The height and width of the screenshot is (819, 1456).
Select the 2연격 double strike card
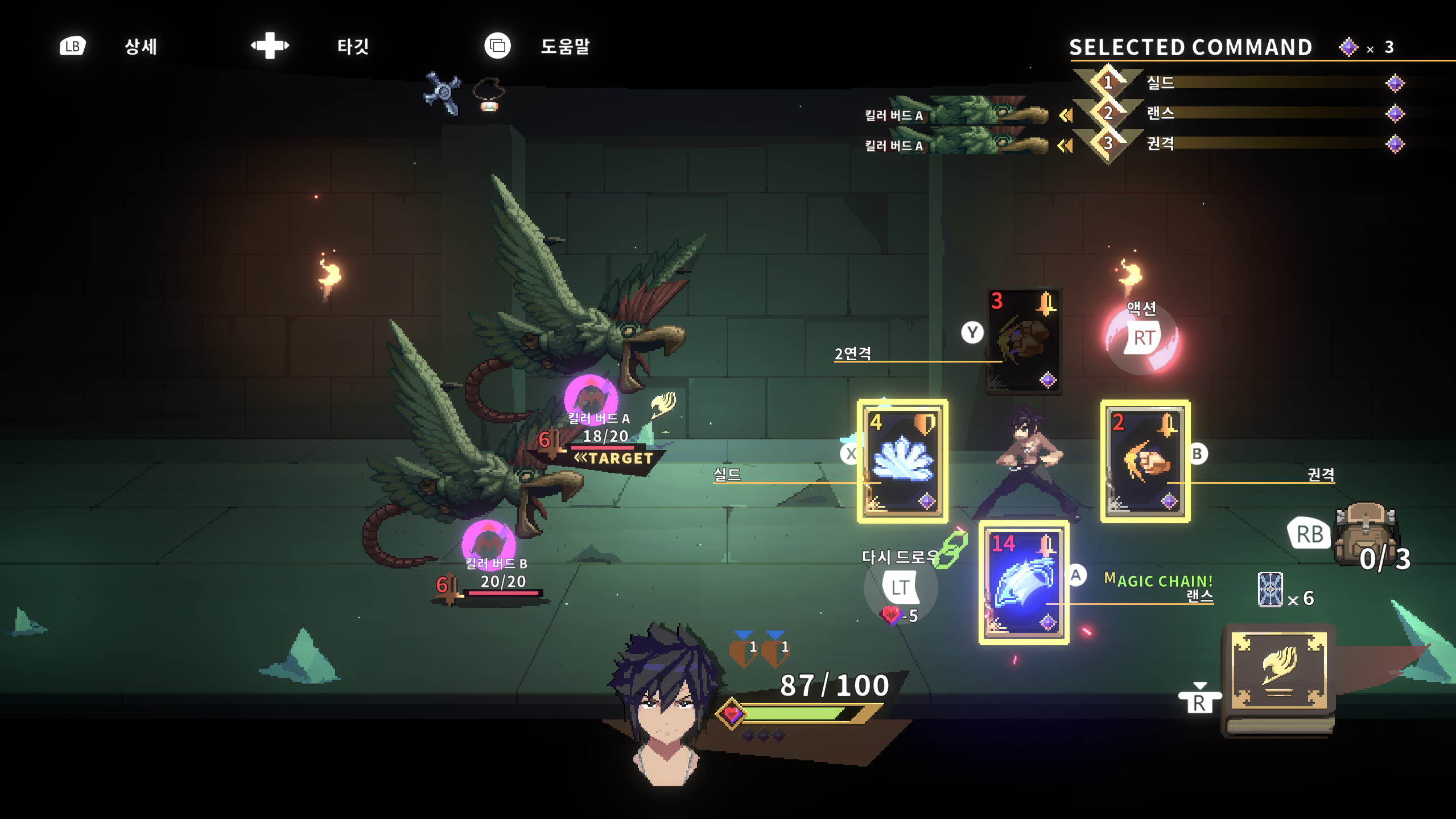(1024, 340)
